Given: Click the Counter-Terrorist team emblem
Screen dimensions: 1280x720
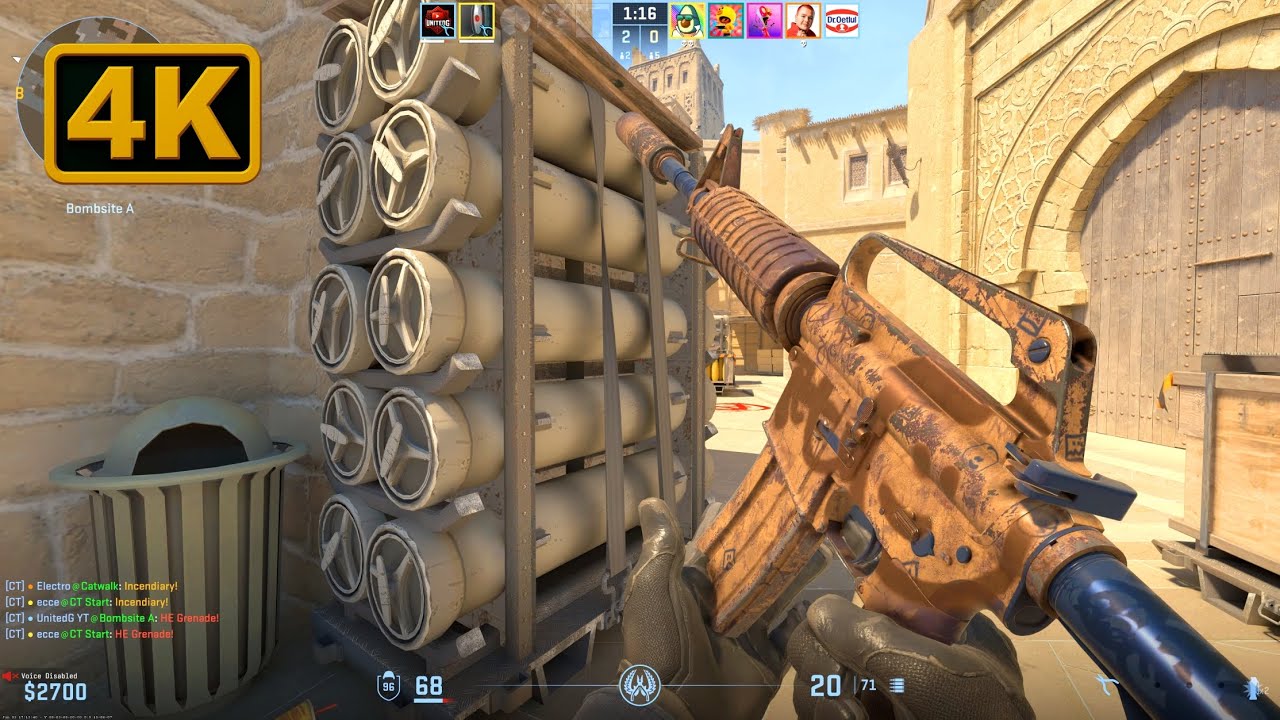Looking at the screenshot, I should (639, 686).
